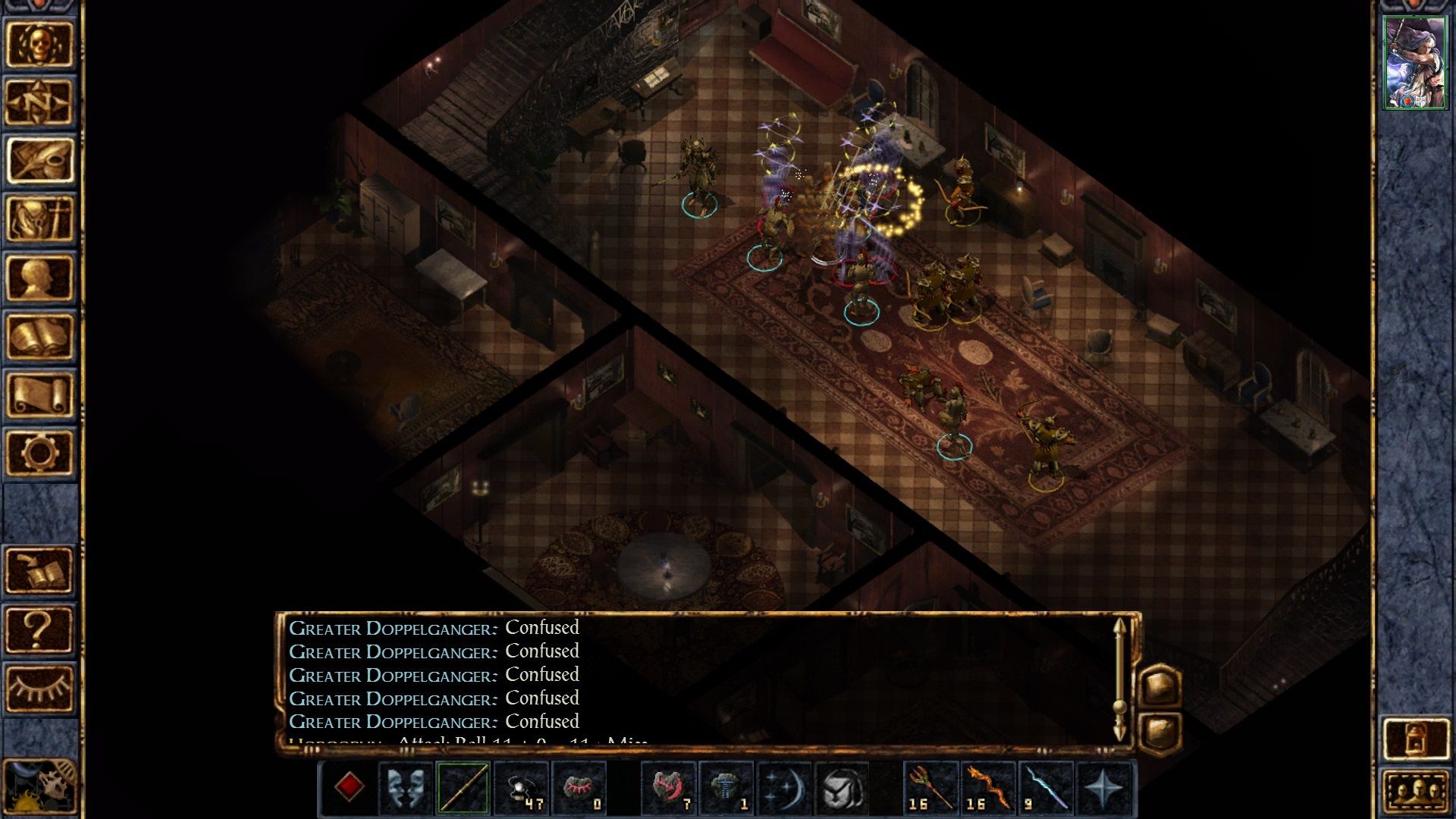
Task: Select the character portrait
Action: 1414,63
